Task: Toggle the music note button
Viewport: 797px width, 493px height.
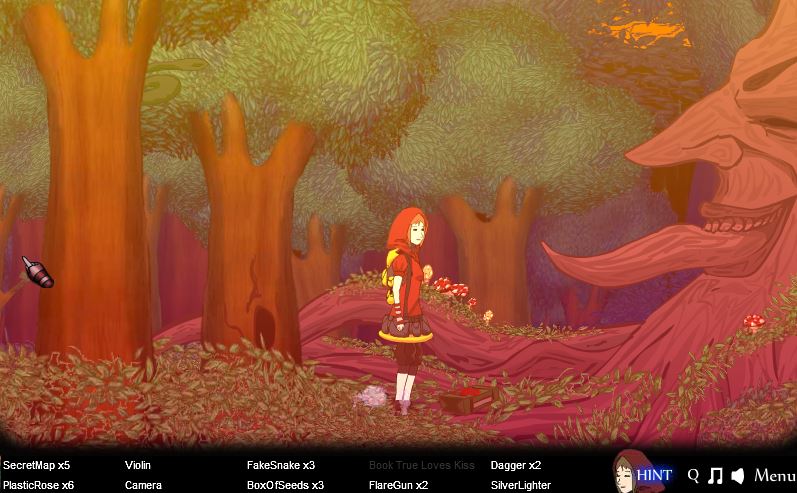Action: 715,476
